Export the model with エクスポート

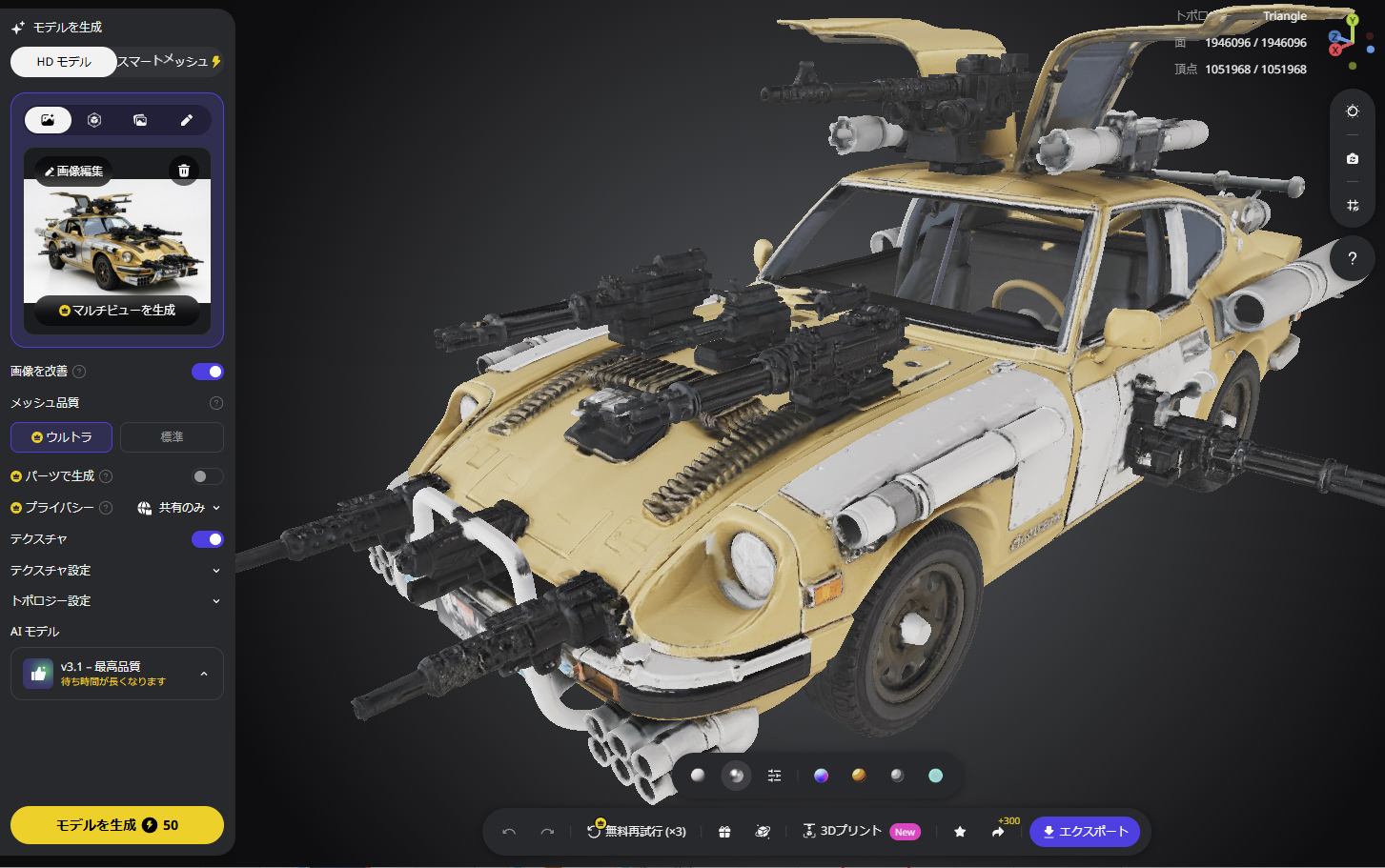click(1085, 832)
